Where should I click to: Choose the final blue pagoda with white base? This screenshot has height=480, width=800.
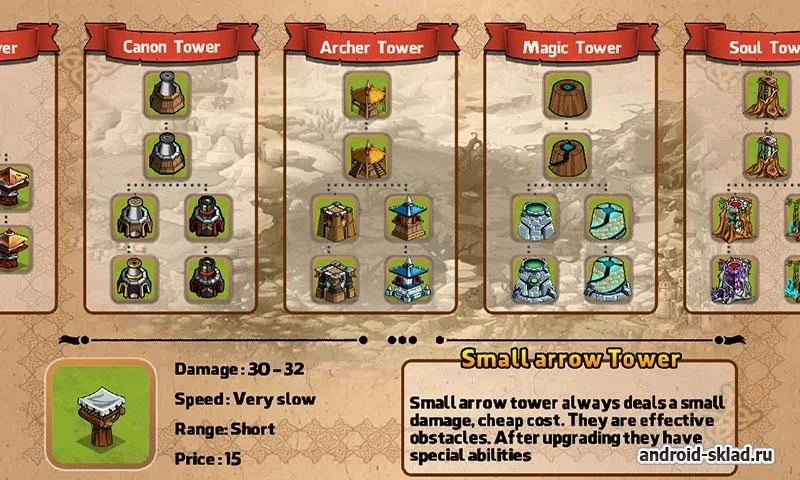point(410,279)
